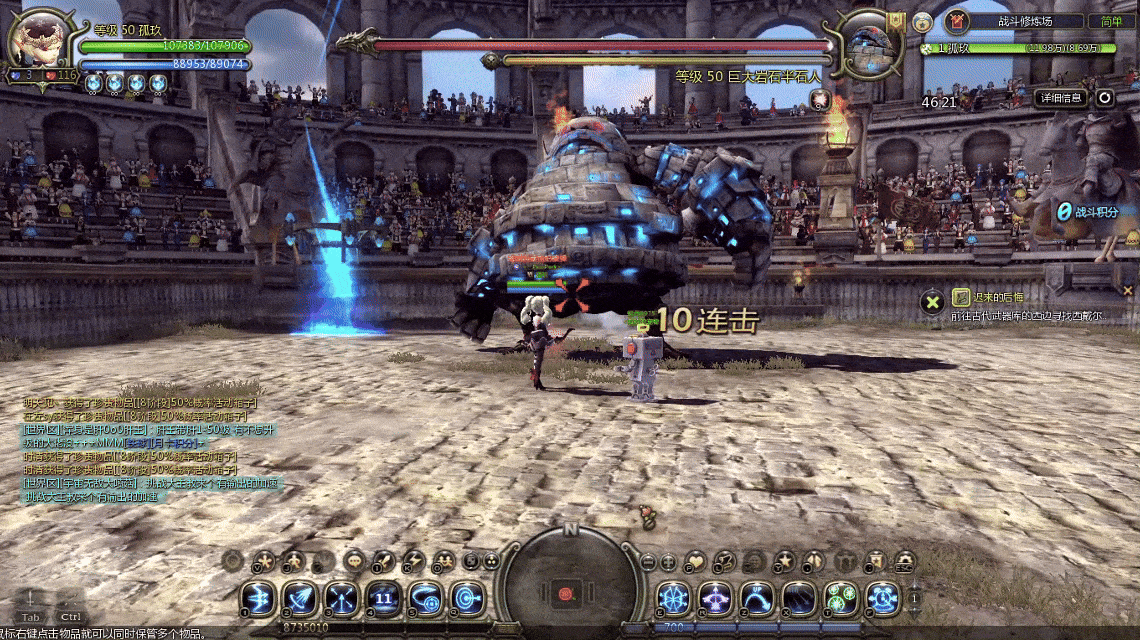Activate the skill slot showing cooldown 11
This screenshot has width=1140, height=640.
(x=383, y=598)
